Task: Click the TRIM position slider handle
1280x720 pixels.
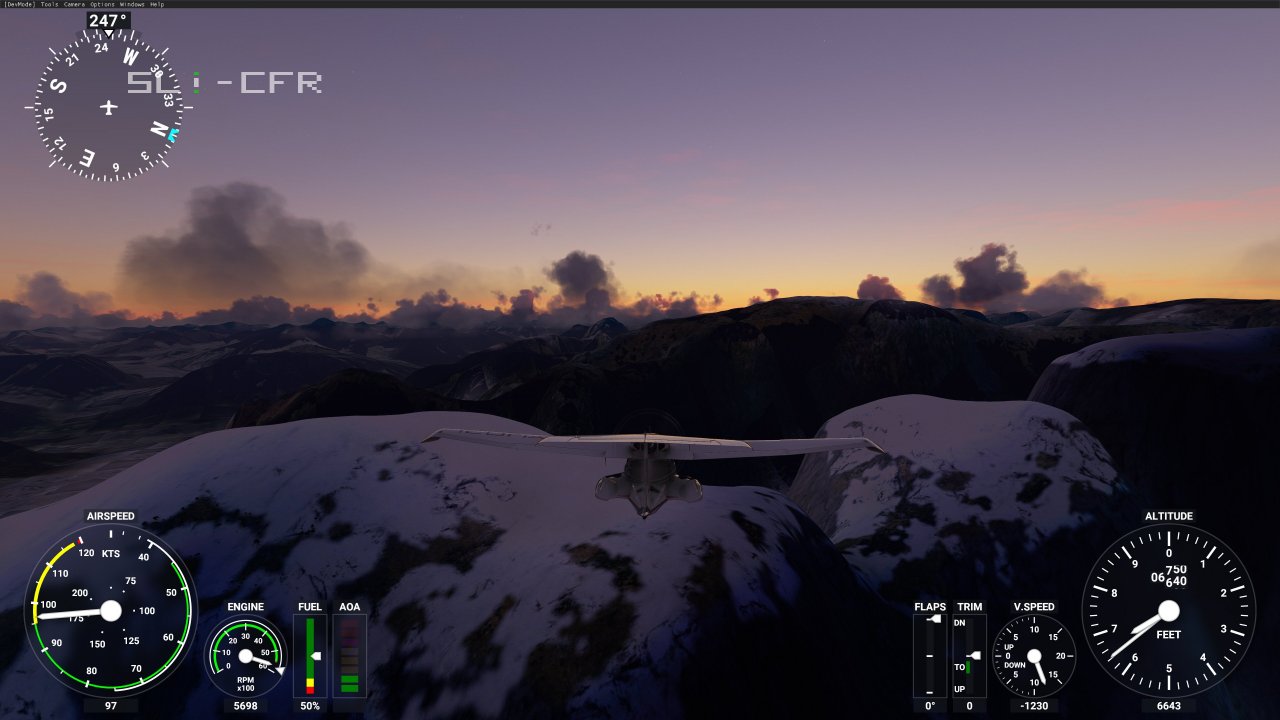Action: pyautogui.click(x=974, y=655)
